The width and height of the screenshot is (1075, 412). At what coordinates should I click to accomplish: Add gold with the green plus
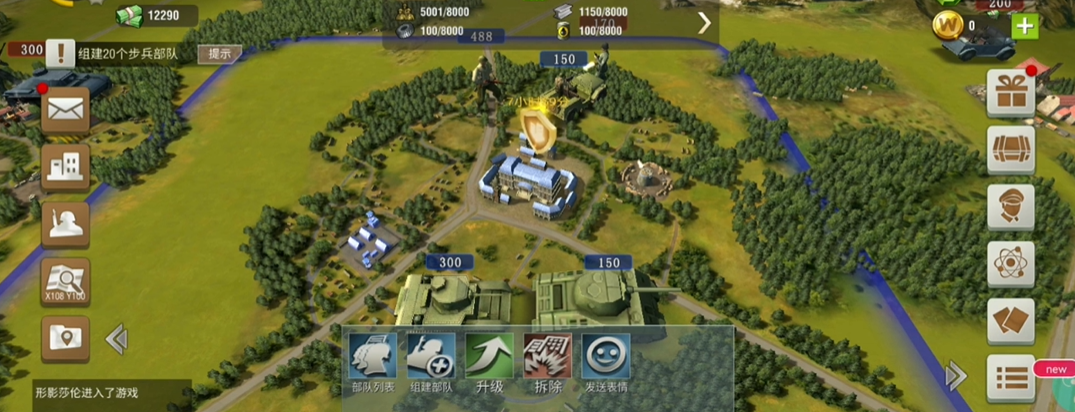[1025, 26]
